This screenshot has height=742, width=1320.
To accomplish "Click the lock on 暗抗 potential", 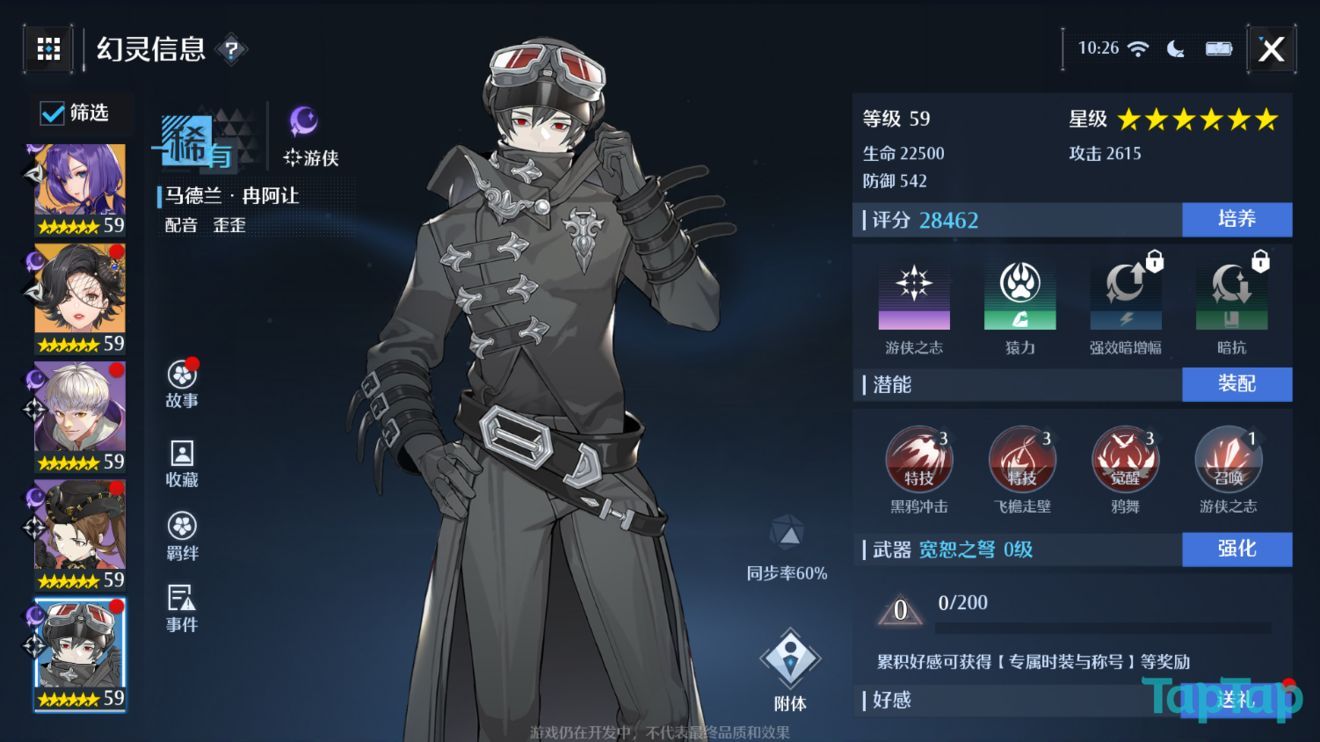I will (1258, 260).
